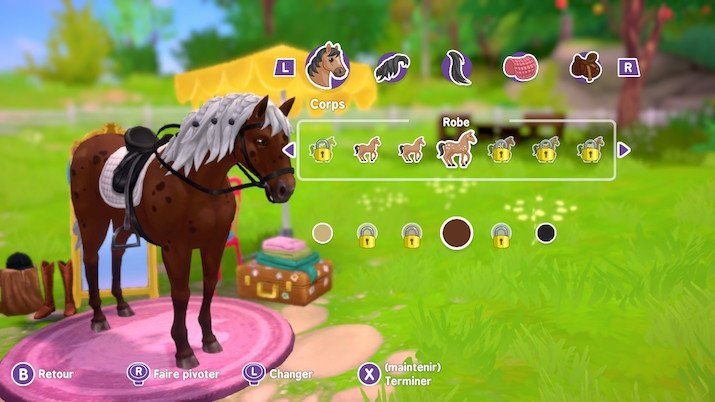Select the dark brown color swatch
The height and width of the screenshot is (402, 715).
click(x=456, y=233)
